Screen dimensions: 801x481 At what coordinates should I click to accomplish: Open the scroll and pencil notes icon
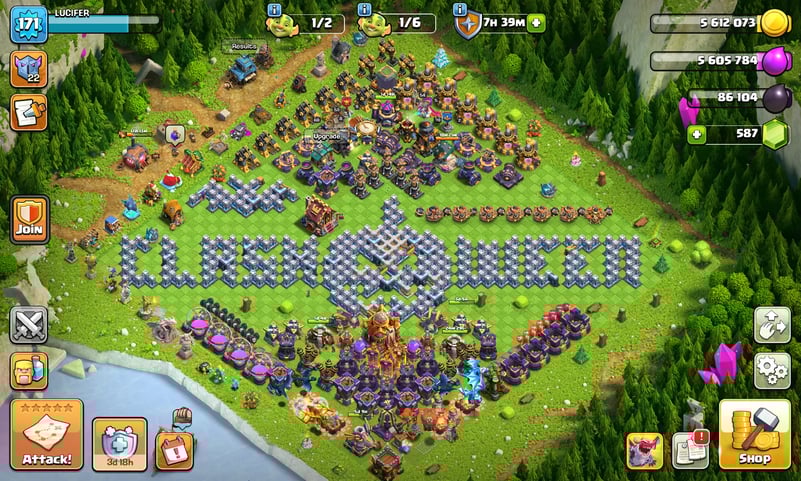tap(28, 112)
